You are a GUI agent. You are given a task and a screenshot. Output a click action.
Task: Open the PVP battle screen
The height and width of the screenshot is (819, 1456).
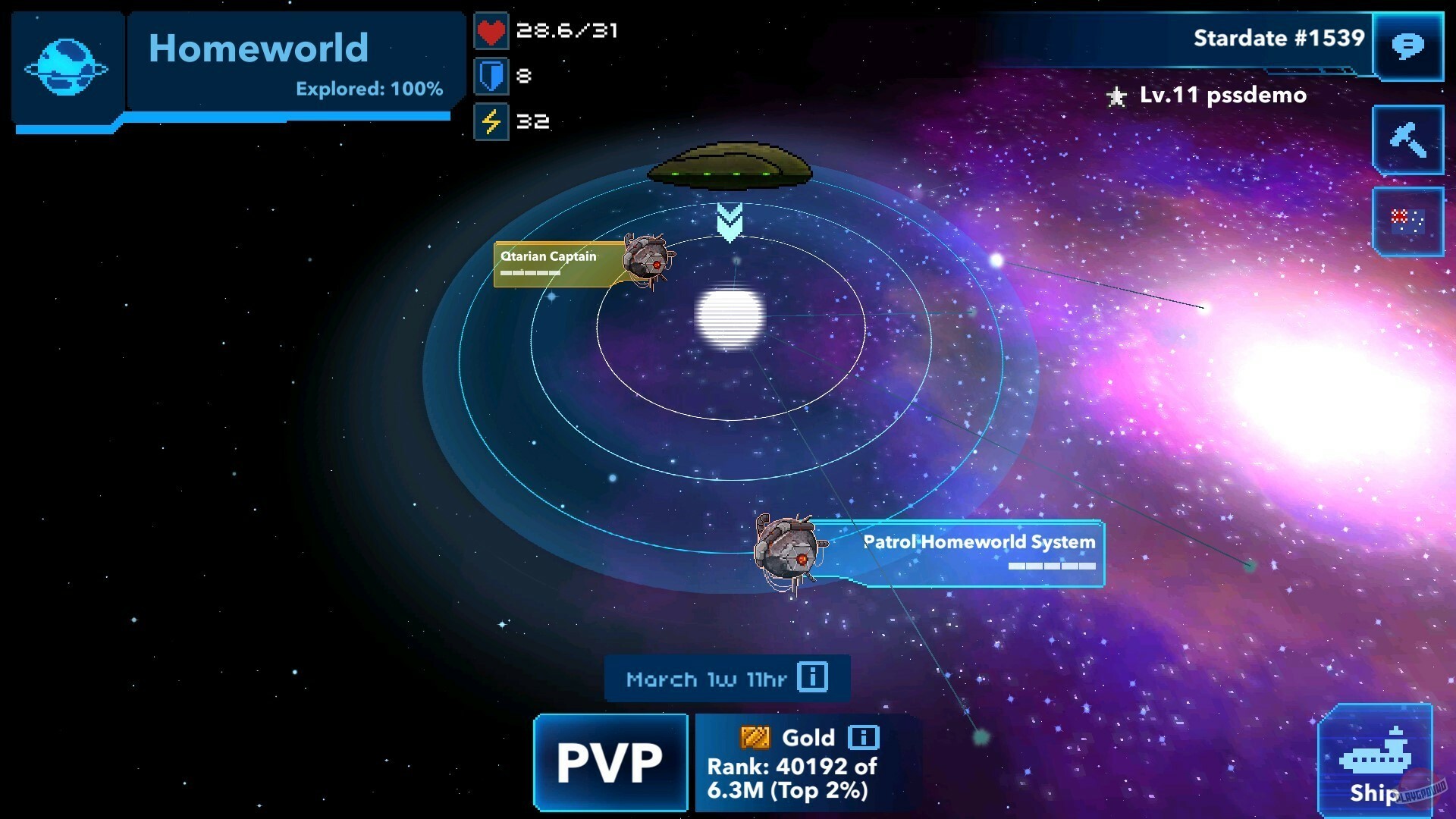click(610, 762)
